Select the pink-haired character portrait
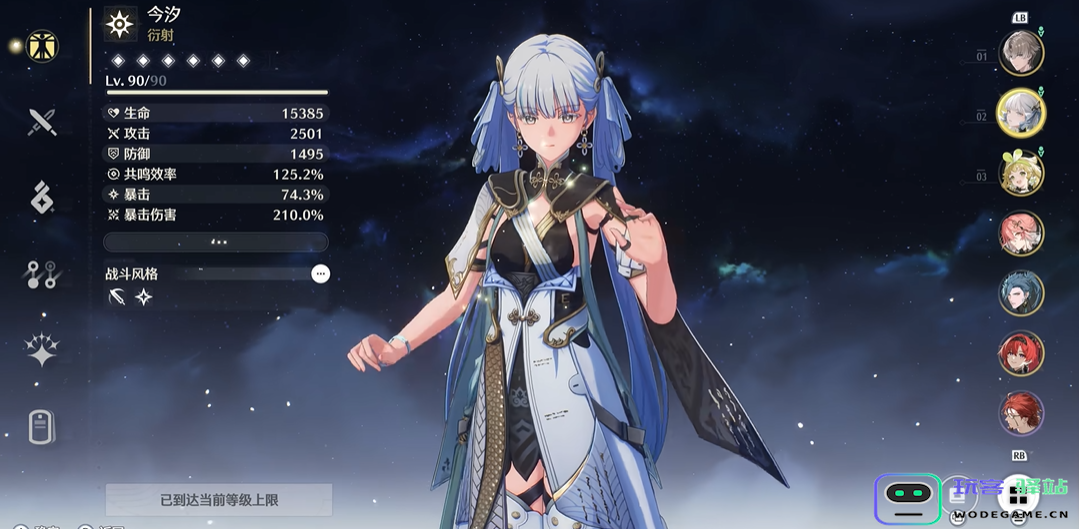 click(x=1021, y=234)
